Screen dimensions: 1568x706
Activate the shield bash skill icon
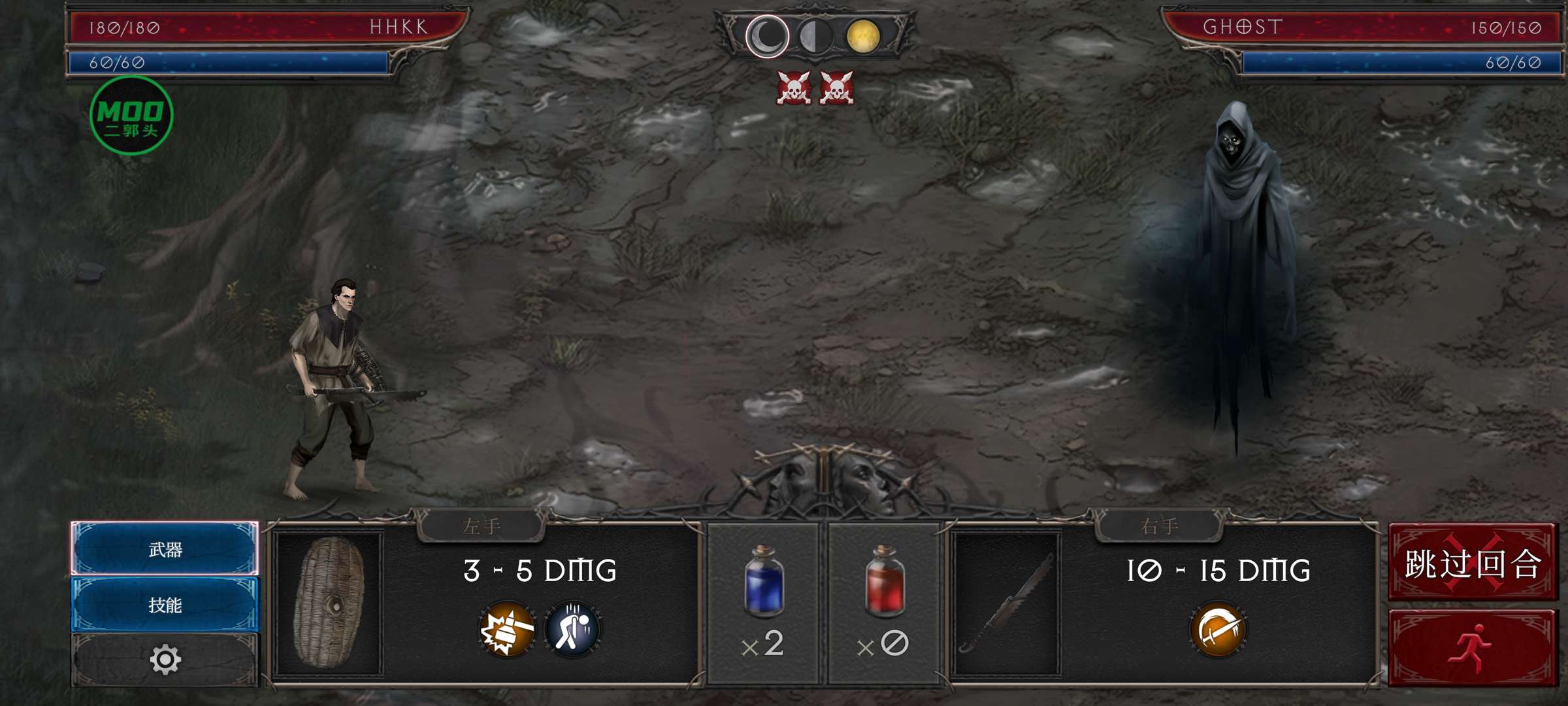point(507,630)
